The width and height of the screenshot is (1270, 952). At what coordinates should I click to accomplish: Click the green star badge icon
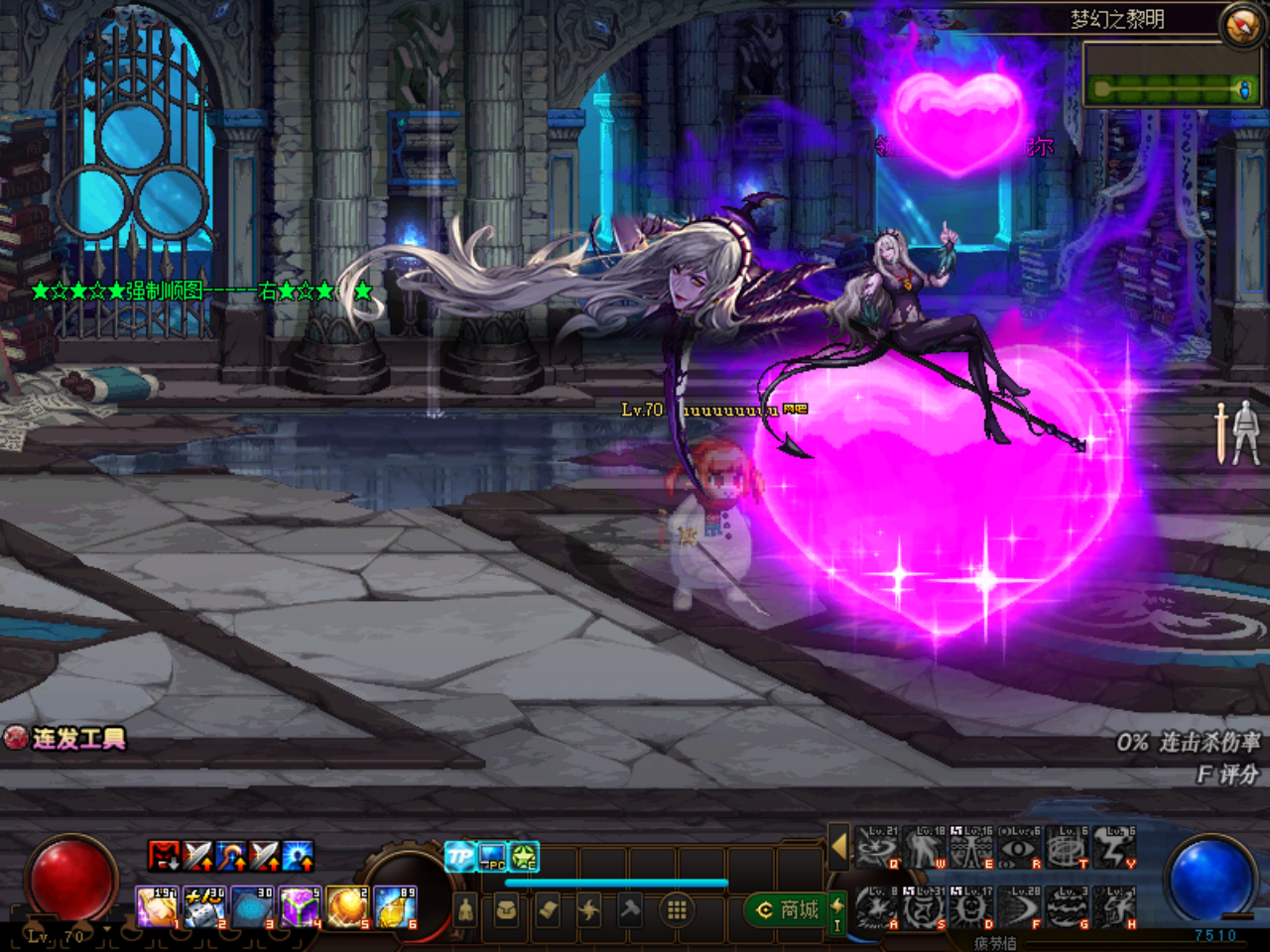click(x=524, y=856)
